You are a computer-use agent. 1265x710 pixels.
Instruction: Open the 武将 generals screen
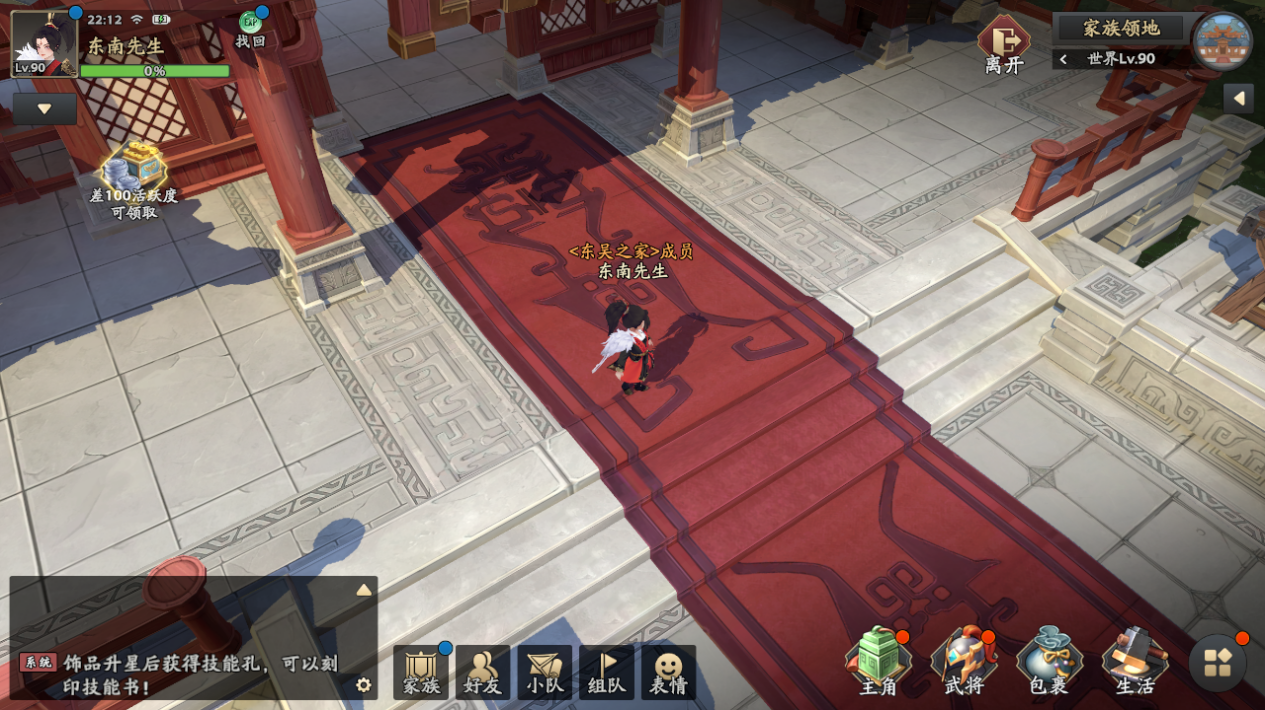pyautogui.click(x=963, y=662)
